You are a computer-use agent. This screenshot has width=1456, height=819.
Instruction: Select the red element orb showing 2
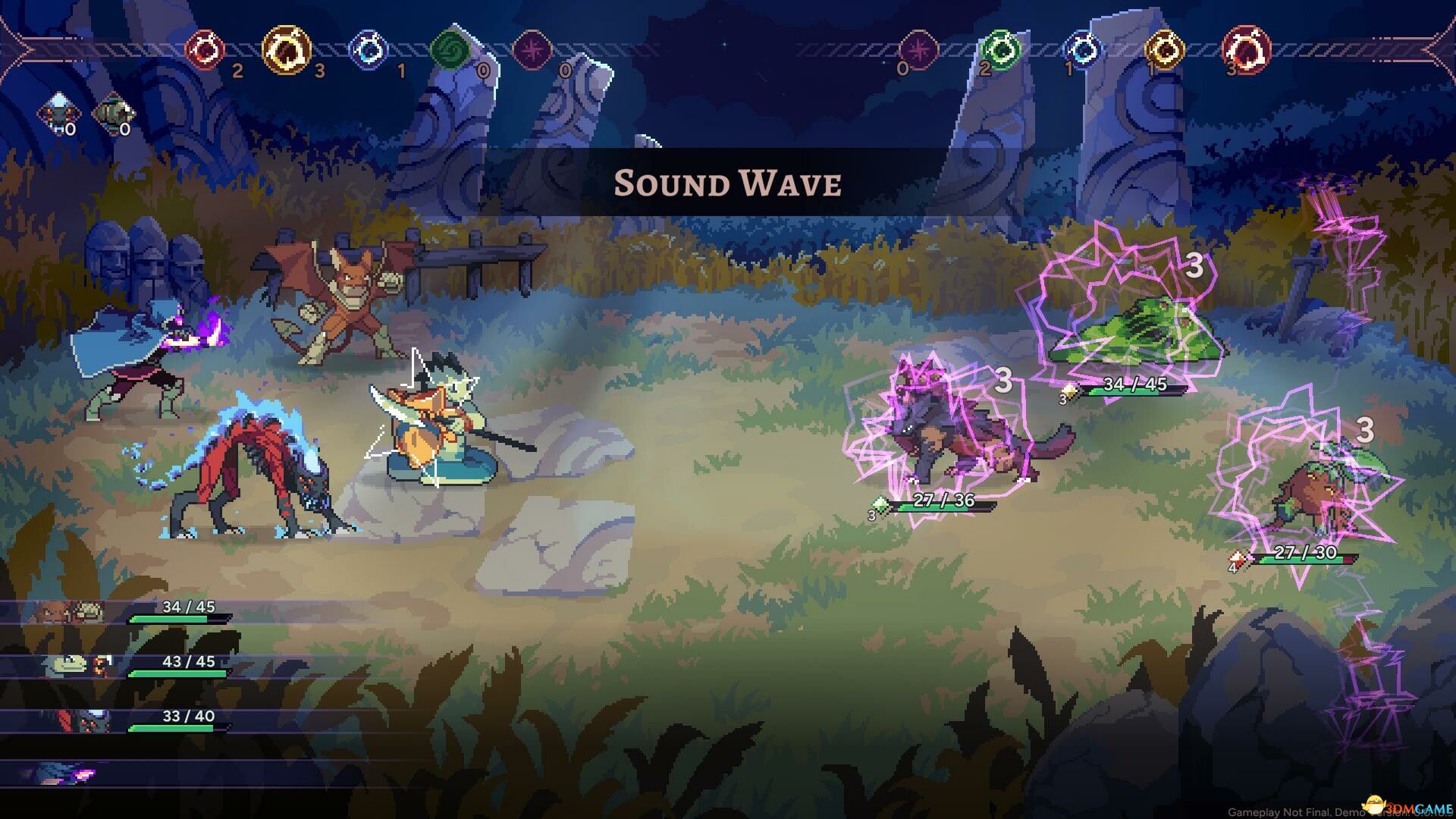(x=205, y=50)
